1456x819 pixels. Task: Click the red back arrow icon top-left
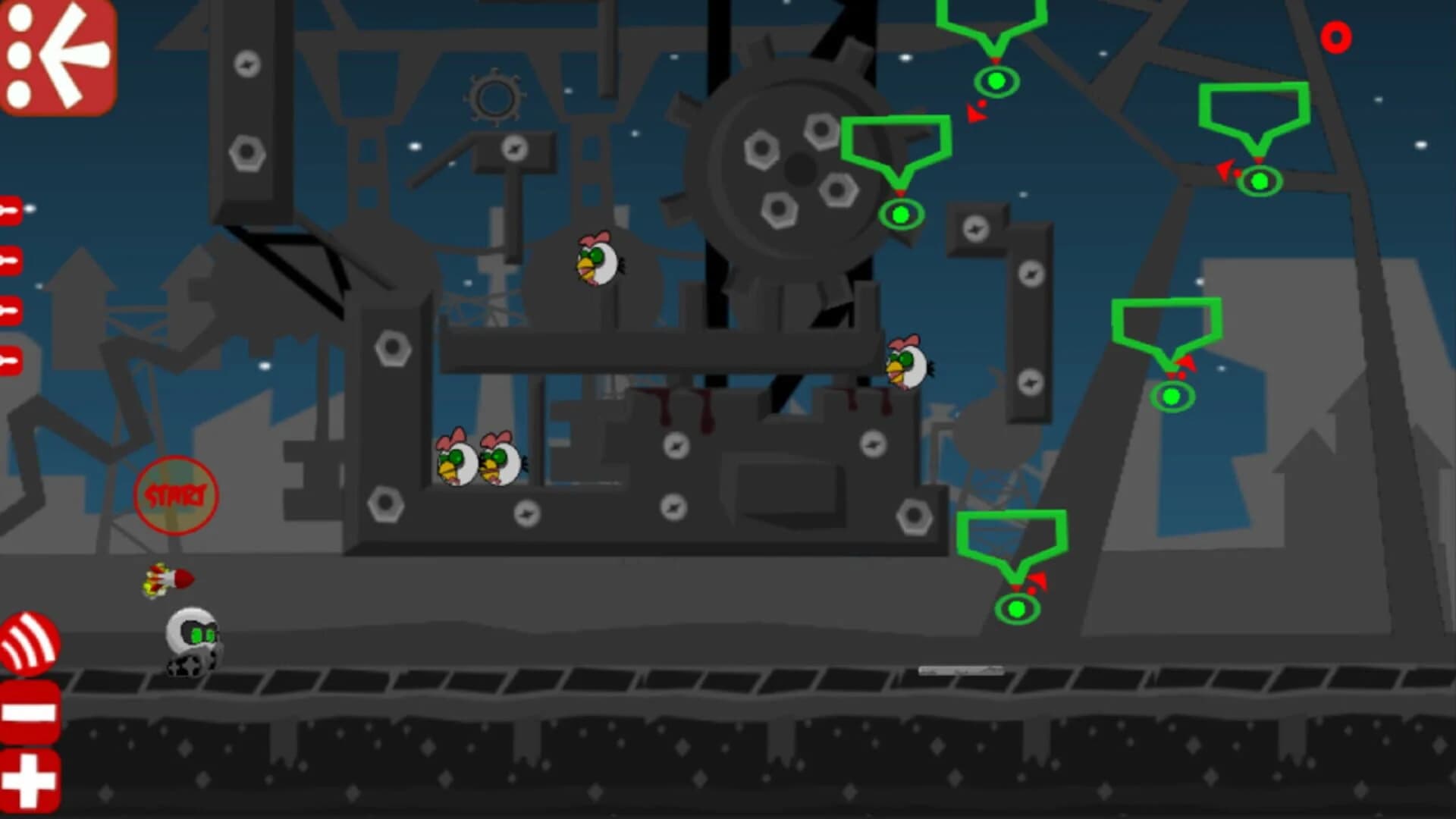point(57,57)
